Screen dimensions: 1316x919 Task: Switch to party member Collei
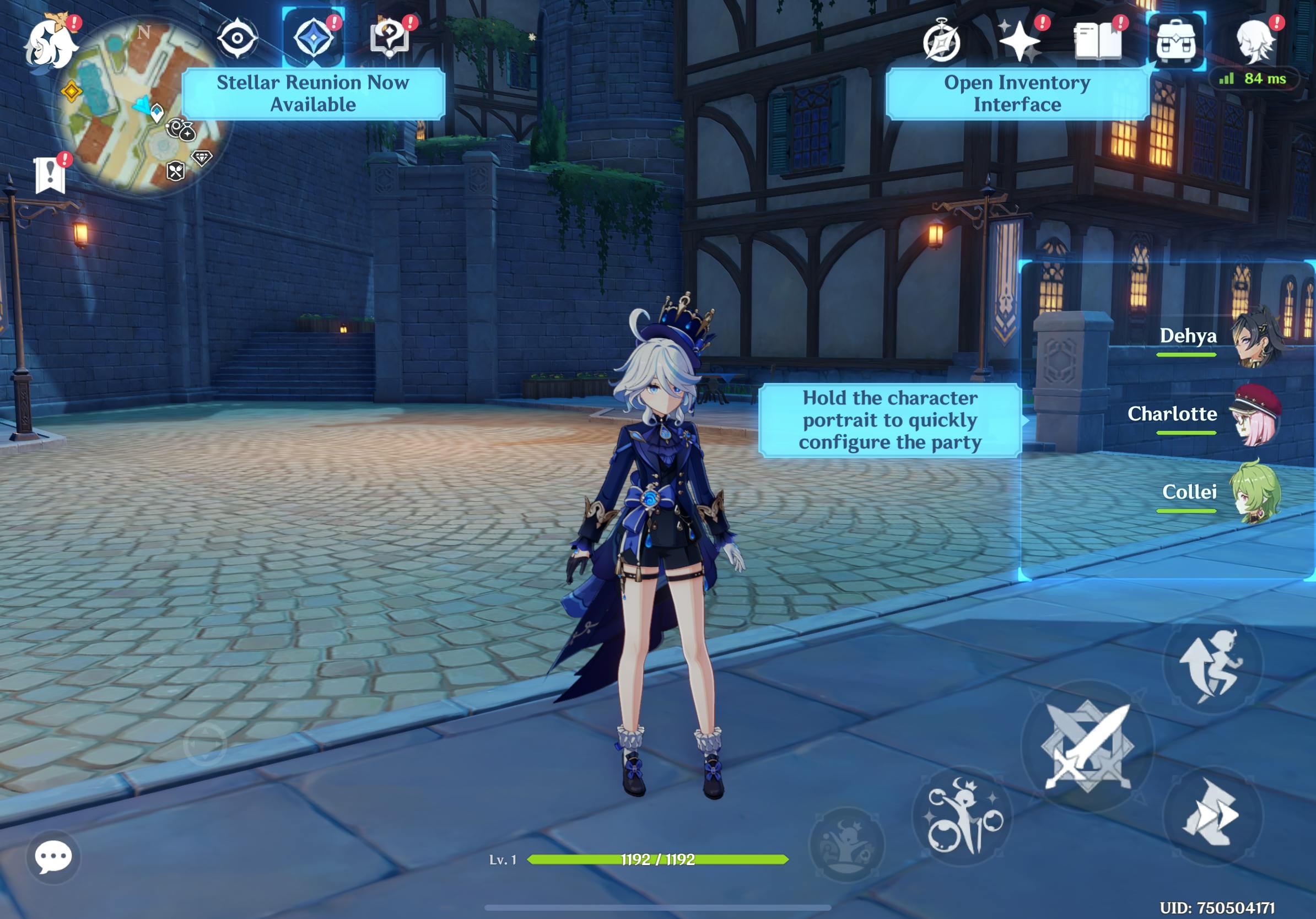tap(1255, 493)
